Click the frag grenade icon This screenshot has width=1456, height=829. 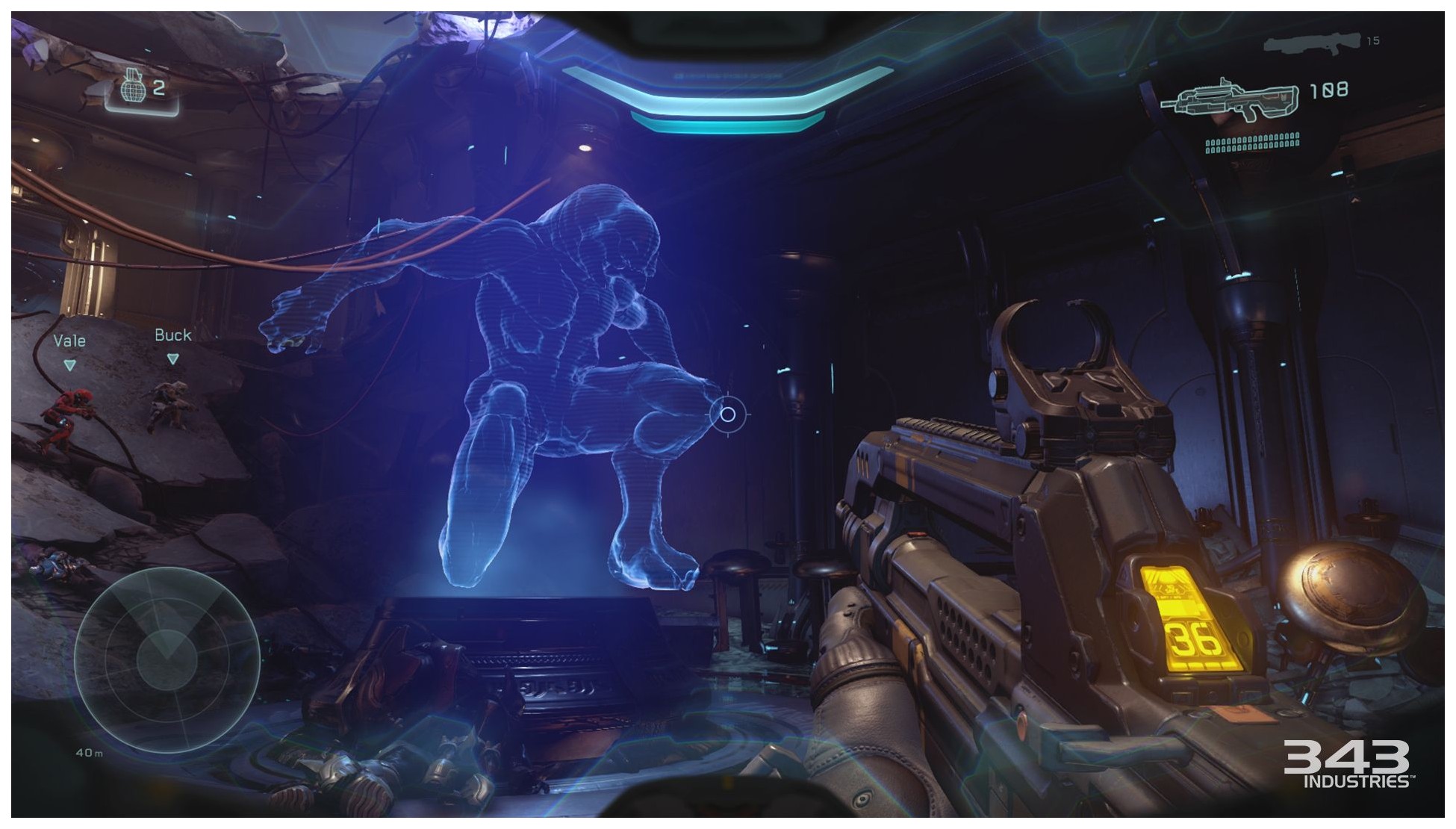(131, 87)
